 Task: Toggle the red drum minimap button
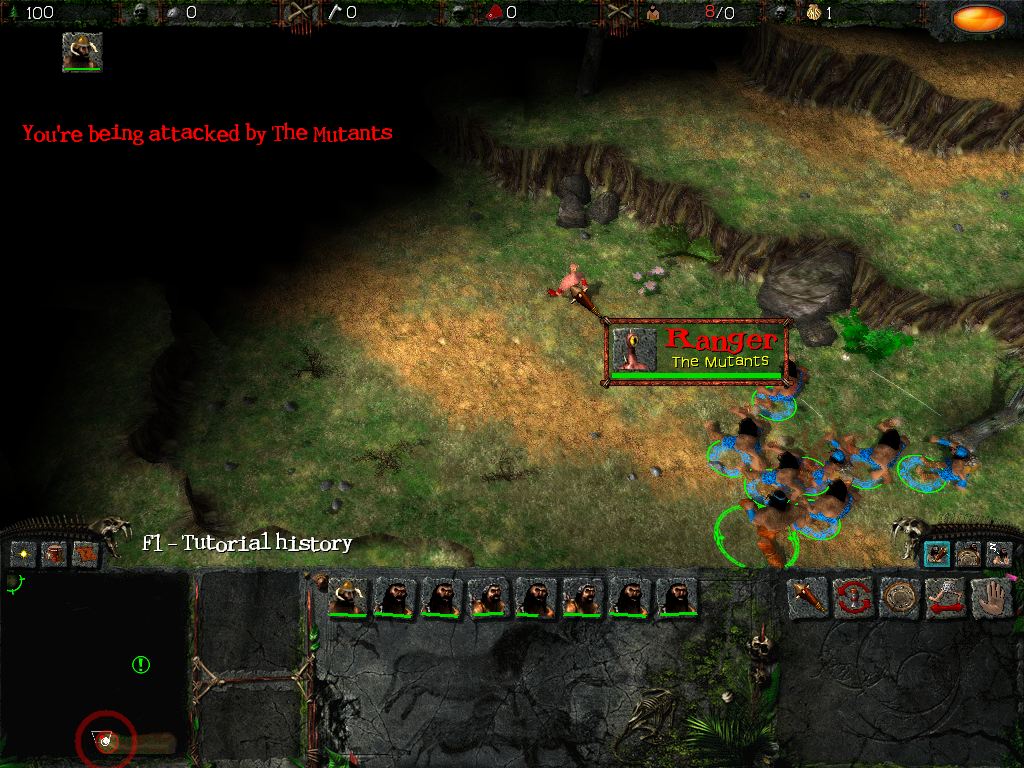pyautogui.click(x=54, y=553)
